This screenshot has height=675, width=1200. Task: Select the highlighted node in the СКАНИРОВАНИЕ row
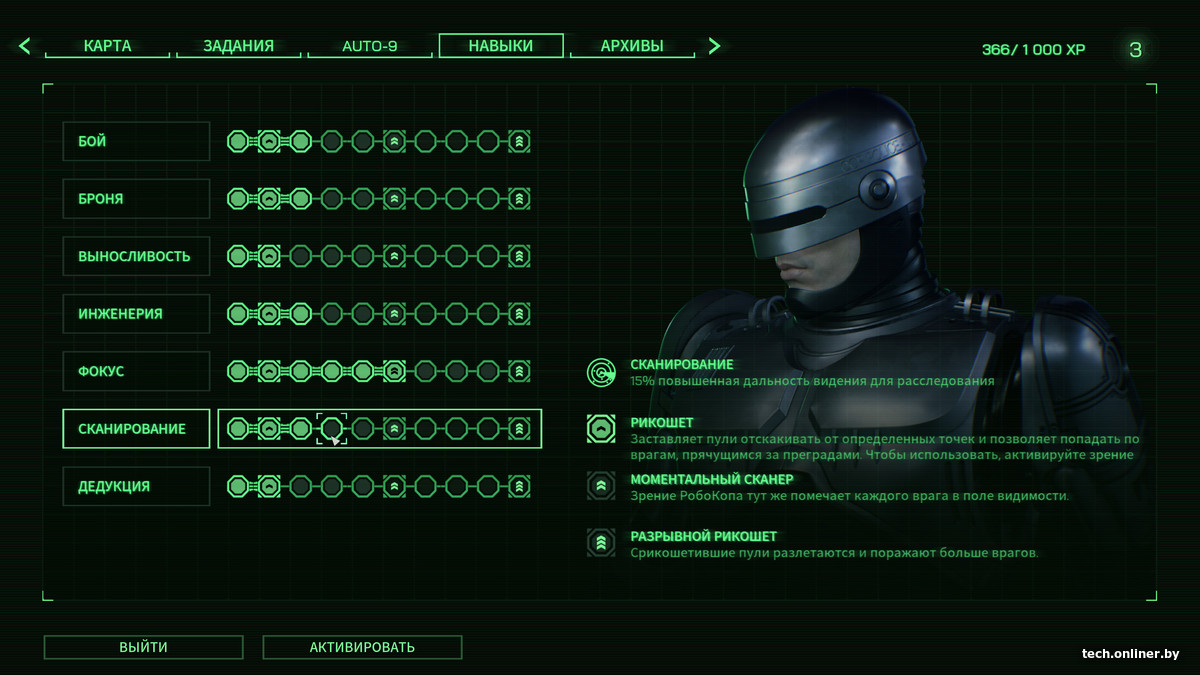(x=332, y=429)
